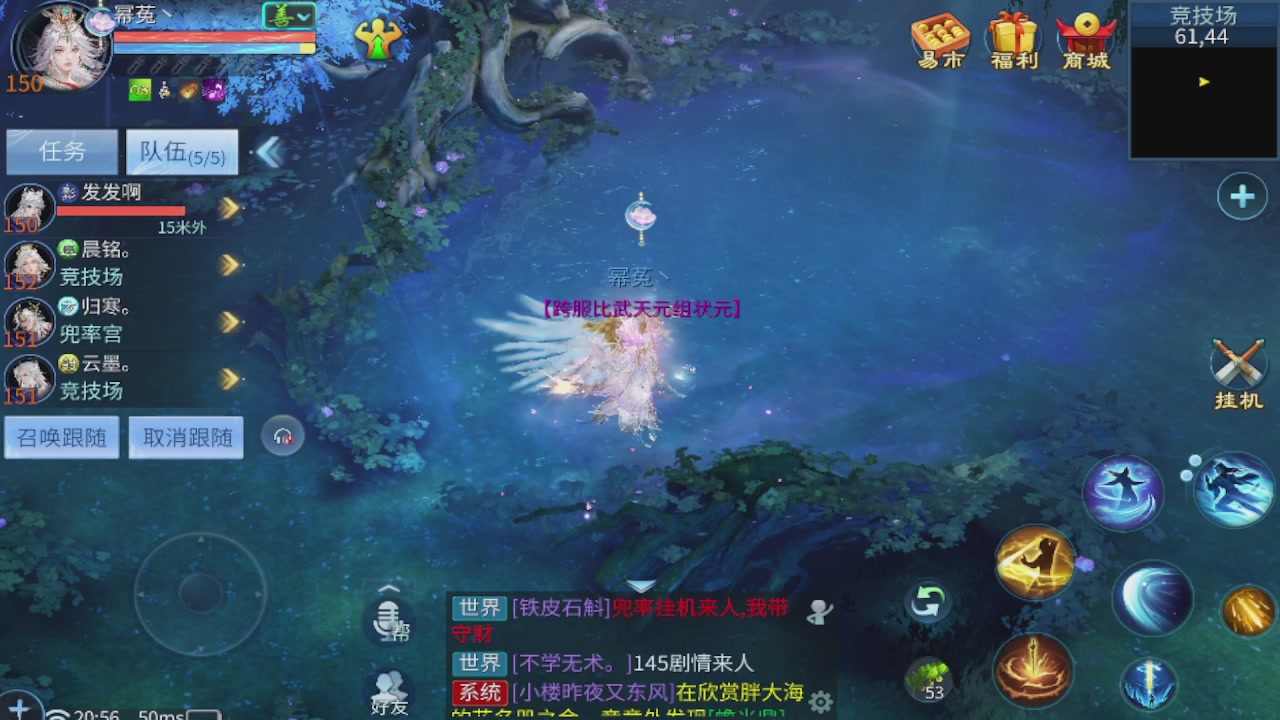Expand the chat window arrow
The height and width of the screenshot is (720, 1280).
coord(641,587)
